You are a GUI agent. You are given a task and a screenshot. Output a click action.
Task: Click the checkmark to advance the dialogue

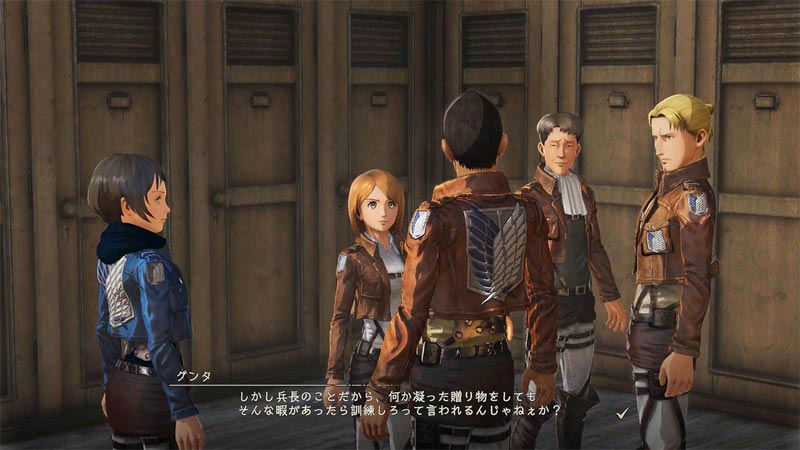tap(622, 411)
